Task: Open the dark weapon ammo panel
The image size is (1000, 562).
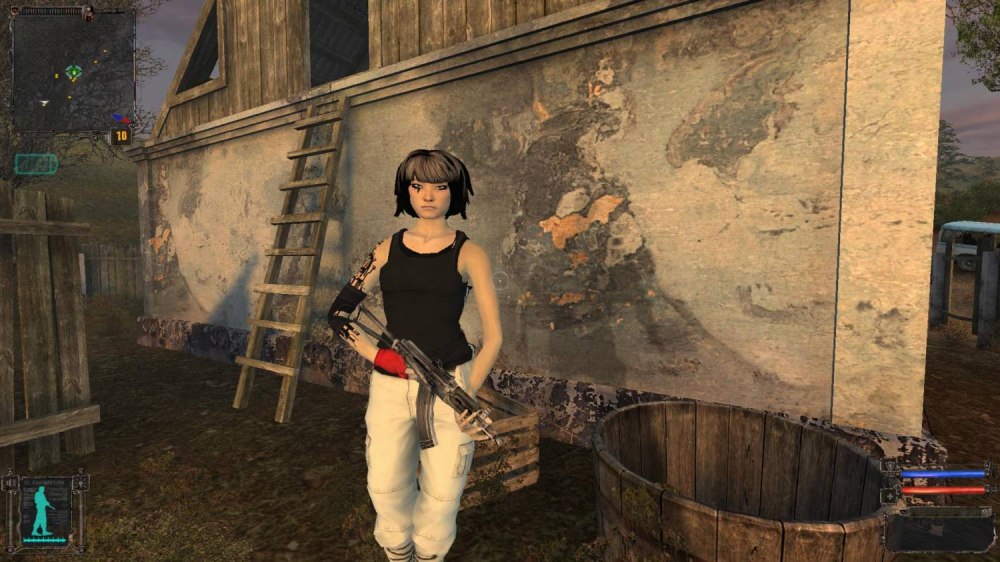Action: (x=938, y=531)
